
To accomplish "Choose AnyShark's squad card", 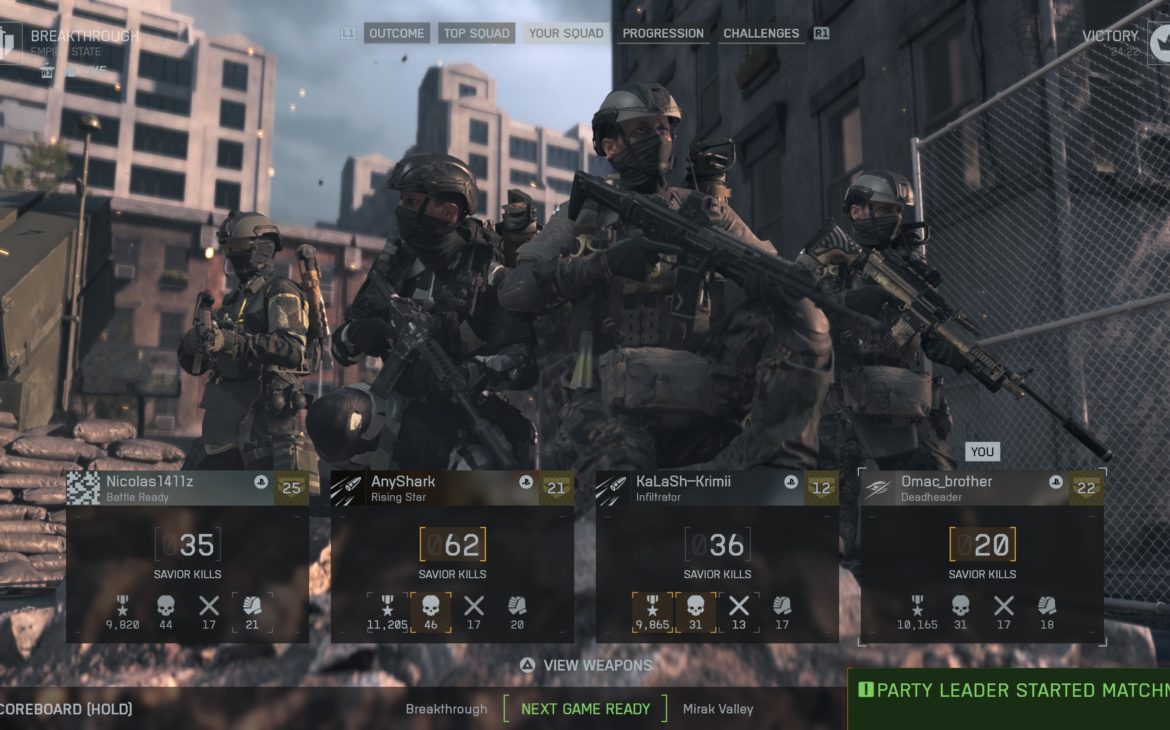I will point(452,556).
